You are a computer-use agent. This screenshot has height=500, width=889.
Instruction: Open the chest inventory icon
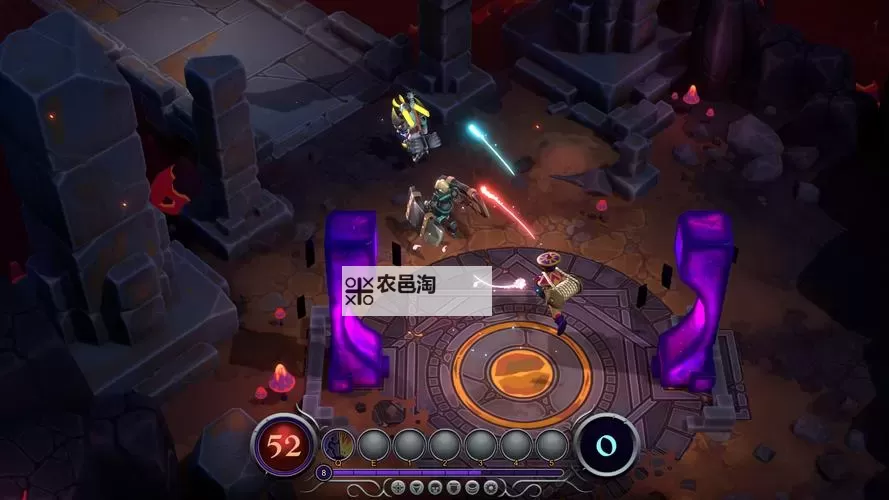pyautogui.click(x=454, y=487)
